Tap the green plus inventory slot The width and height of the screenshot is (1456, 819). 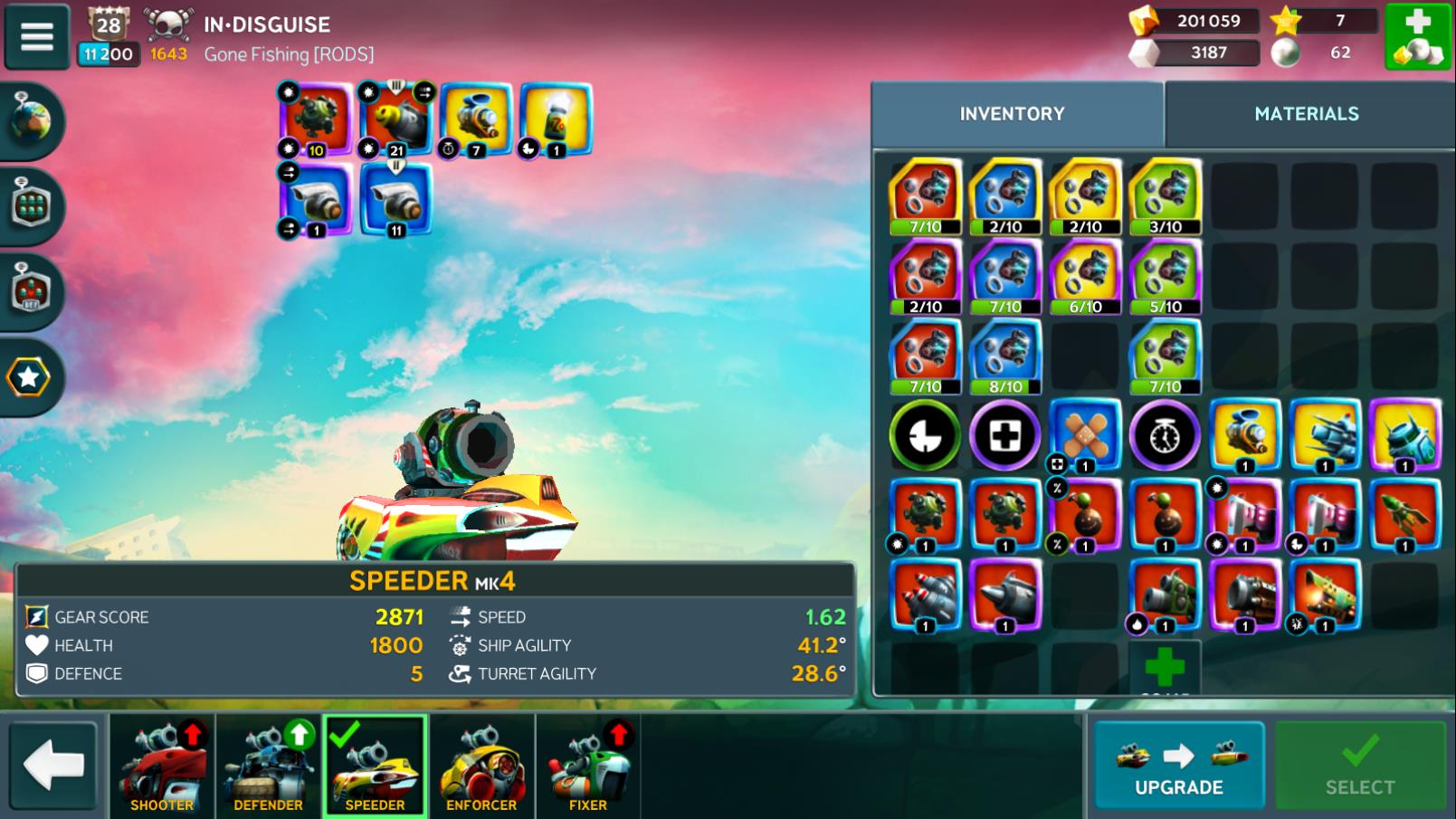(x=1165, y=668)
